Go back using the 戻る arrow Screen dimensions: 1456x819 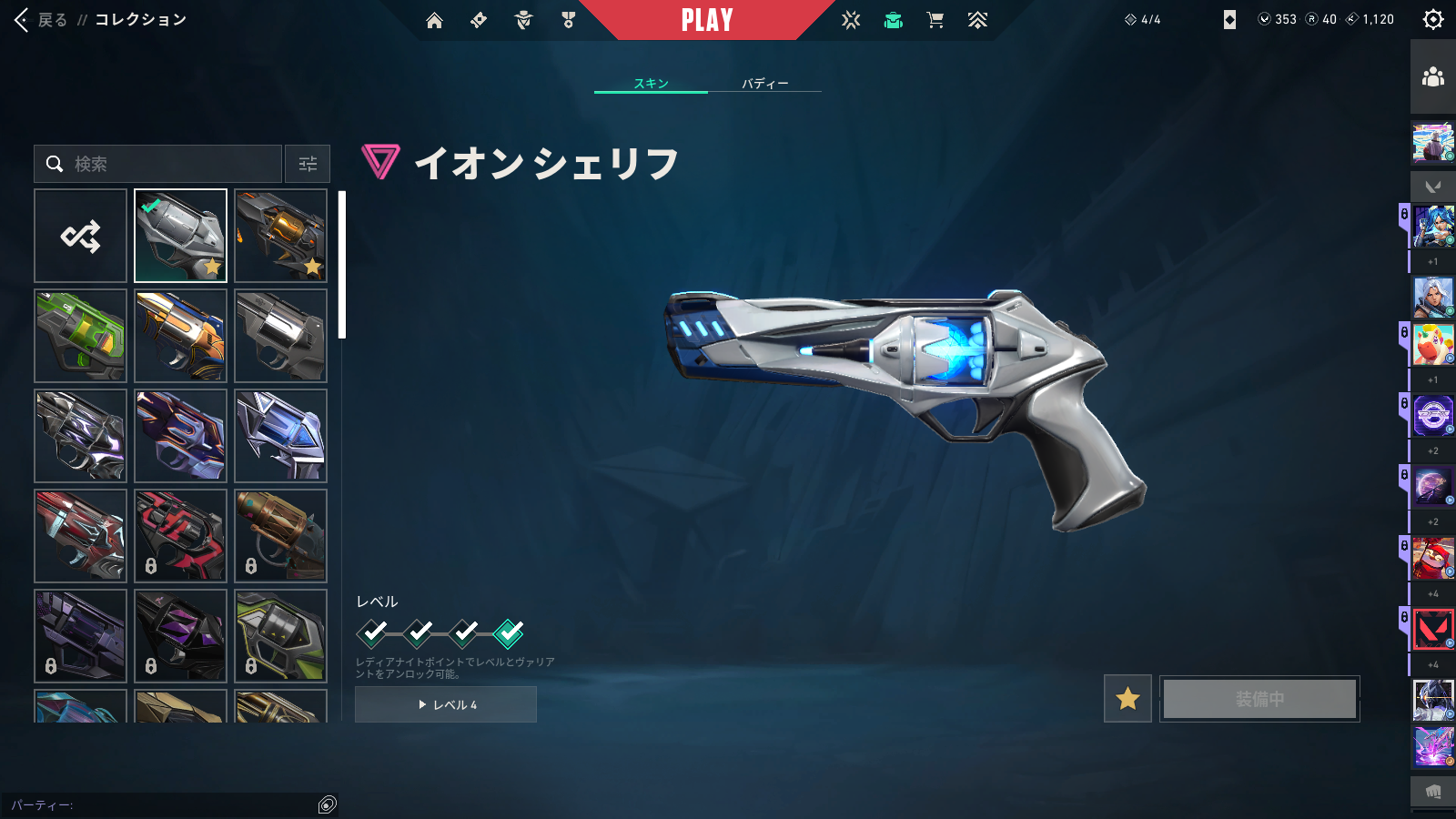41,20
